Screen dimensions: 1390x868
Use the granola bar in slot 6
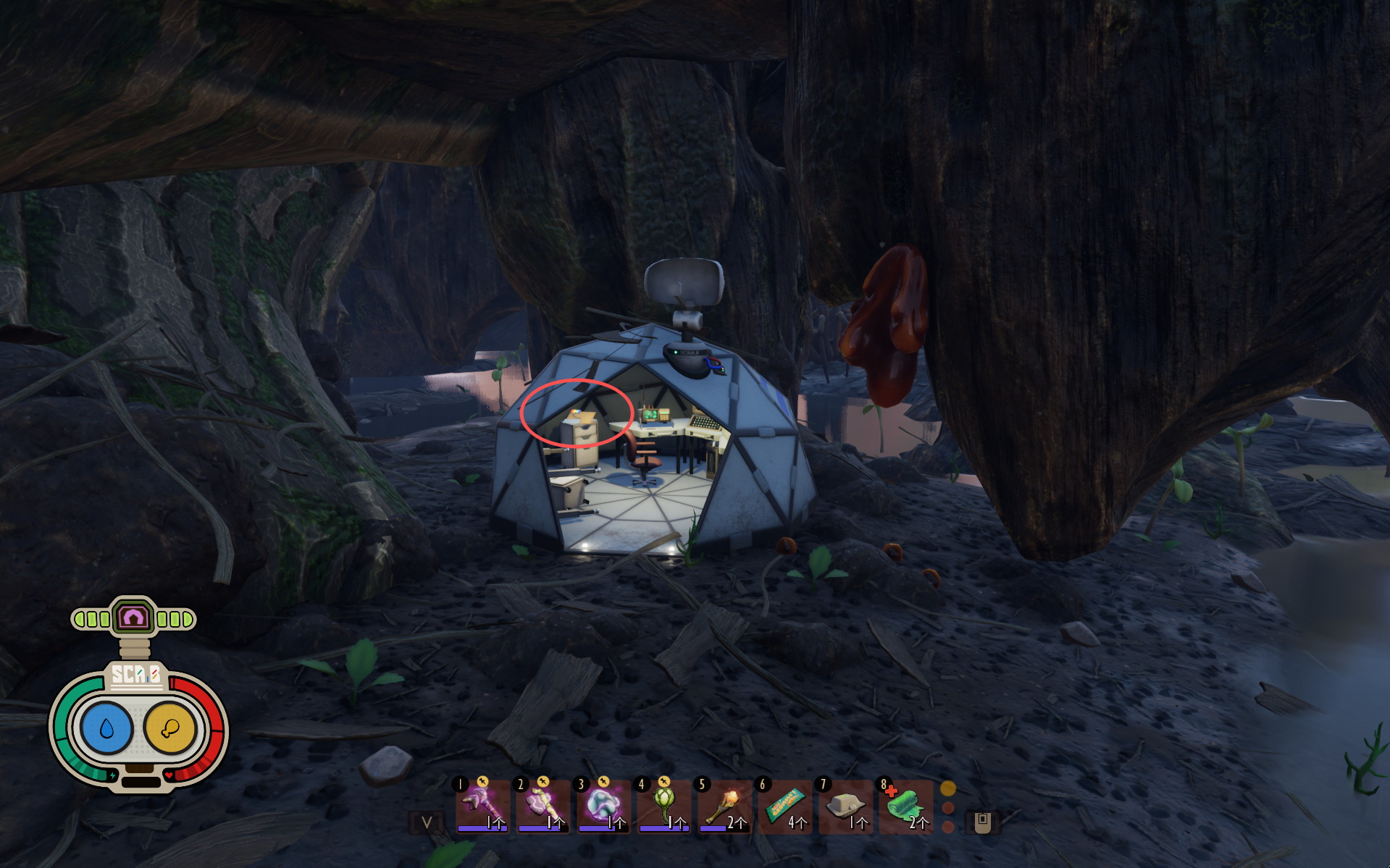784,805
